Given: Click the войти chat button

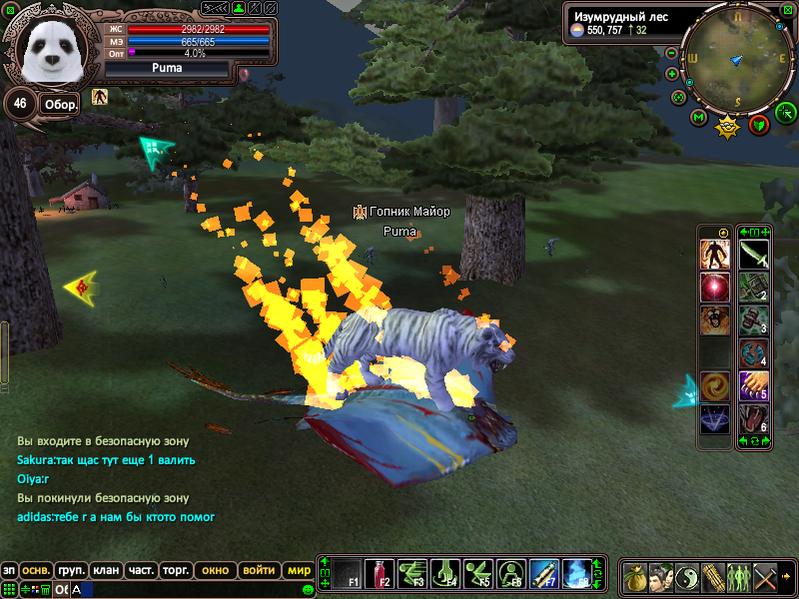Looking at the screenshot, I should tap(259, 570).
